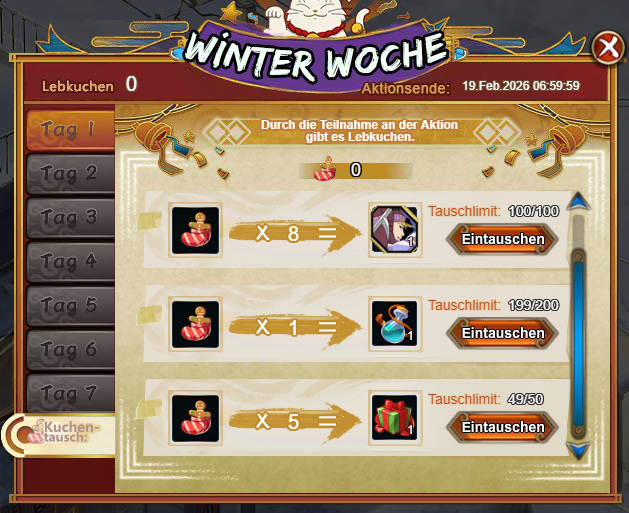629x513 pixels.
Task: Select the Tag 3 tab
Action: tap(68, 217)
